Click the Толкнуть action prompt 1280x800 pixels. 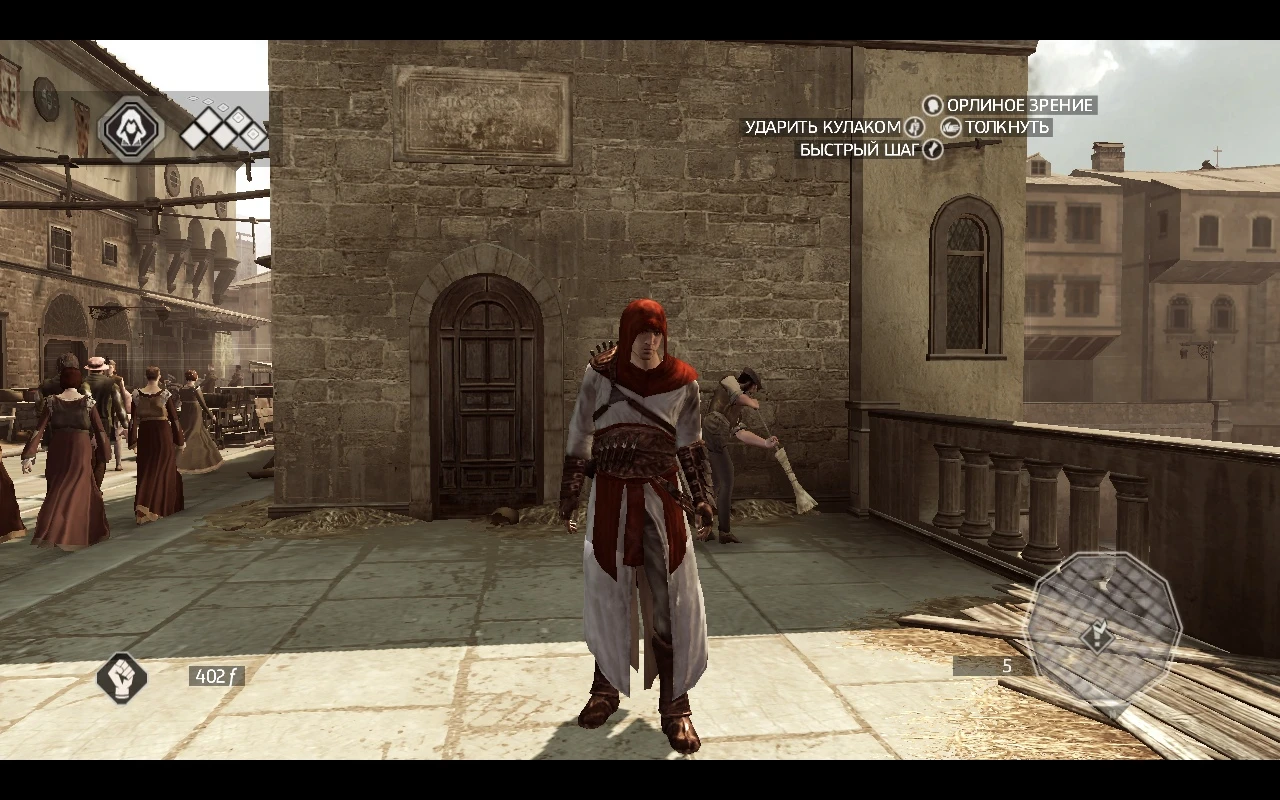tap(1007, 127)
